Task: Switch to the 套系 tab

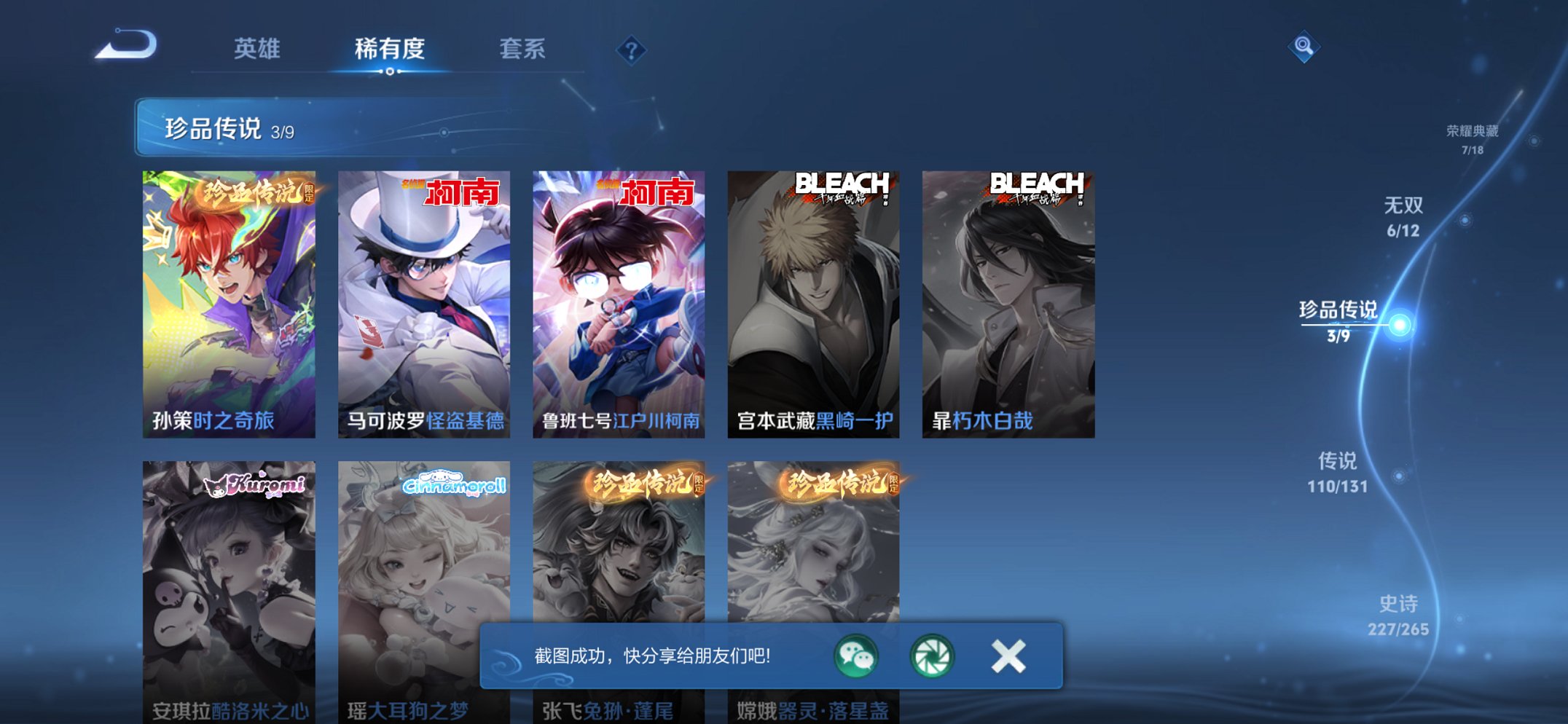Action: coord(523,50)
